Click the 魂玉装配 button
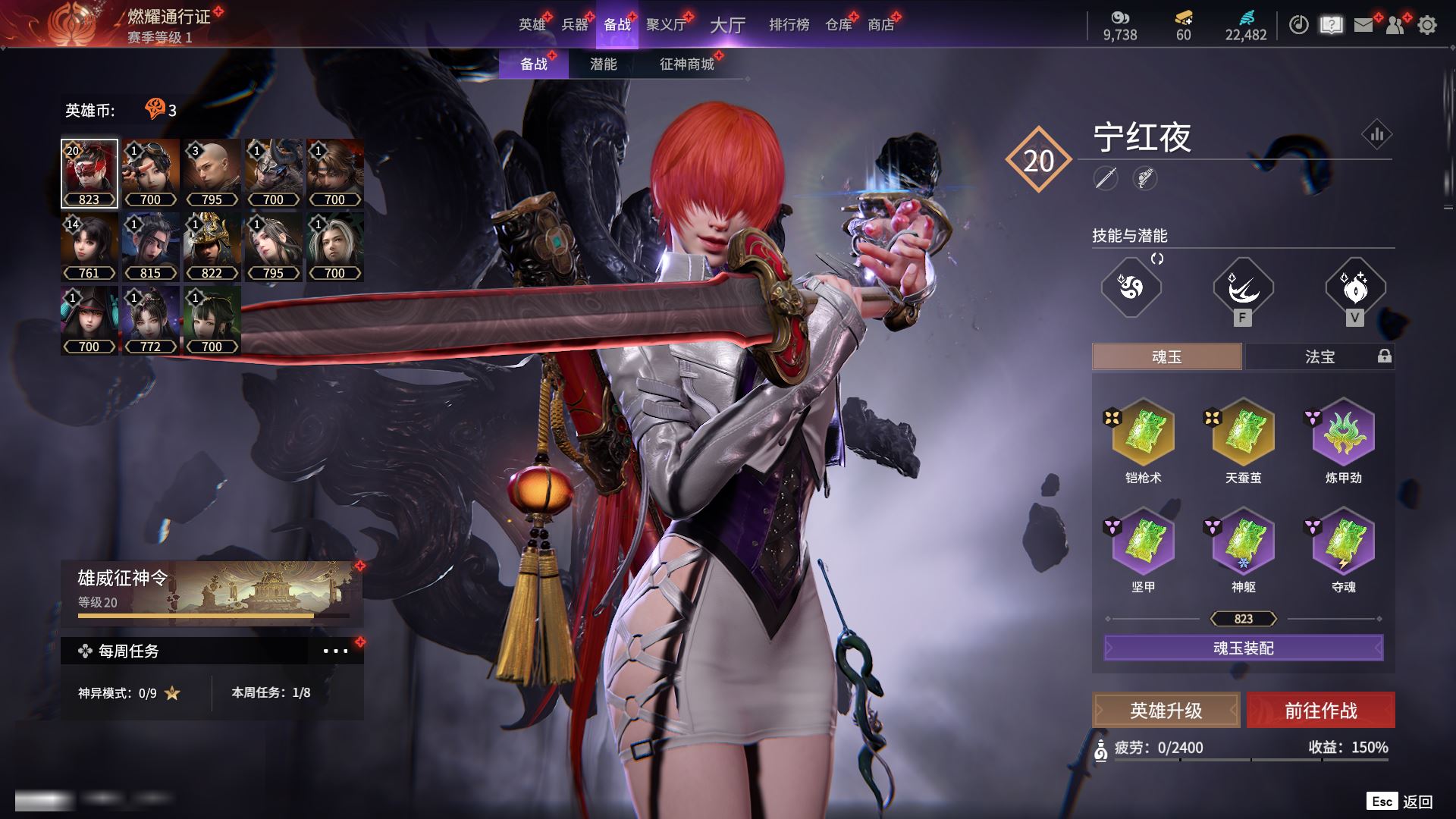Image resolution: width=1456 pixels, height=819 pixels. coord(1243,648)
